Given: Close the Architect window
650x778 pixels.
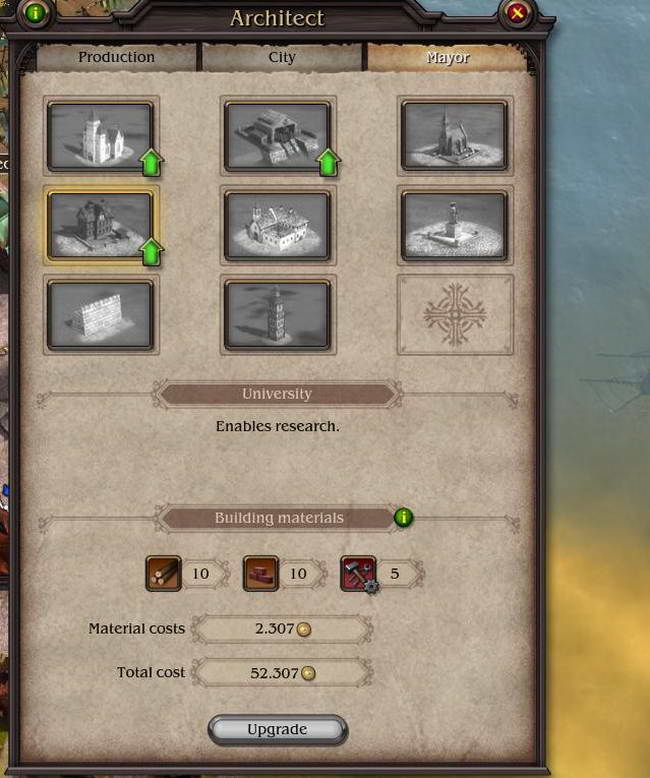Looking at the screenshot, I should pos(517,13).
